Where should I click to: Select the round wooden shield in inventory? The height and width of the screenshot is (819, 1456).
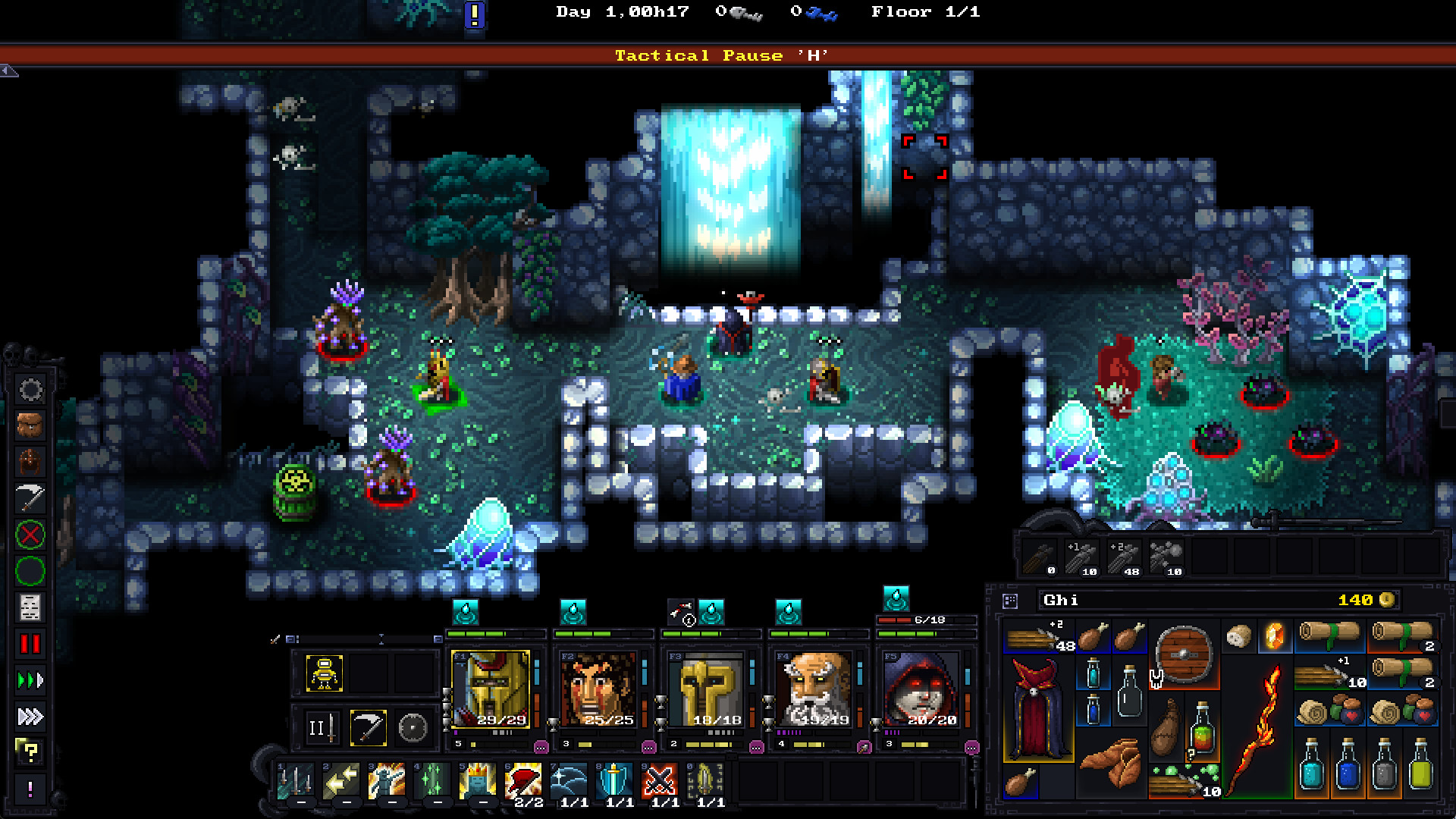pyautogui.click(x=1183, y=654)
